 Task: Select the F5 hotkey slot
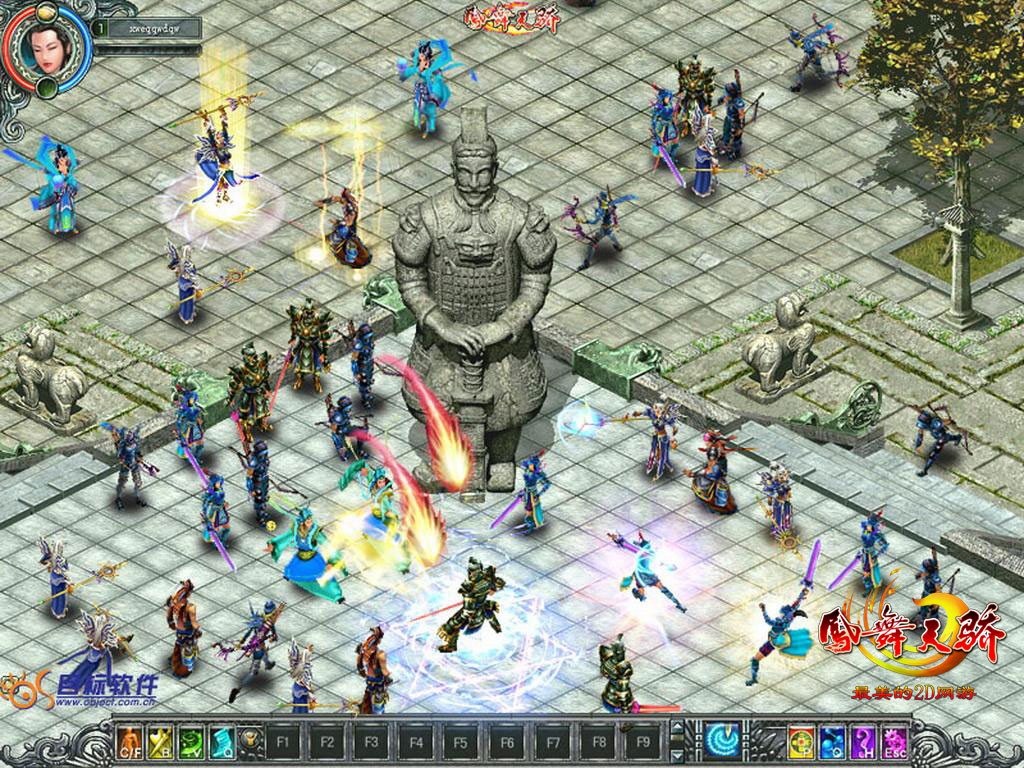tap(461, 742)
